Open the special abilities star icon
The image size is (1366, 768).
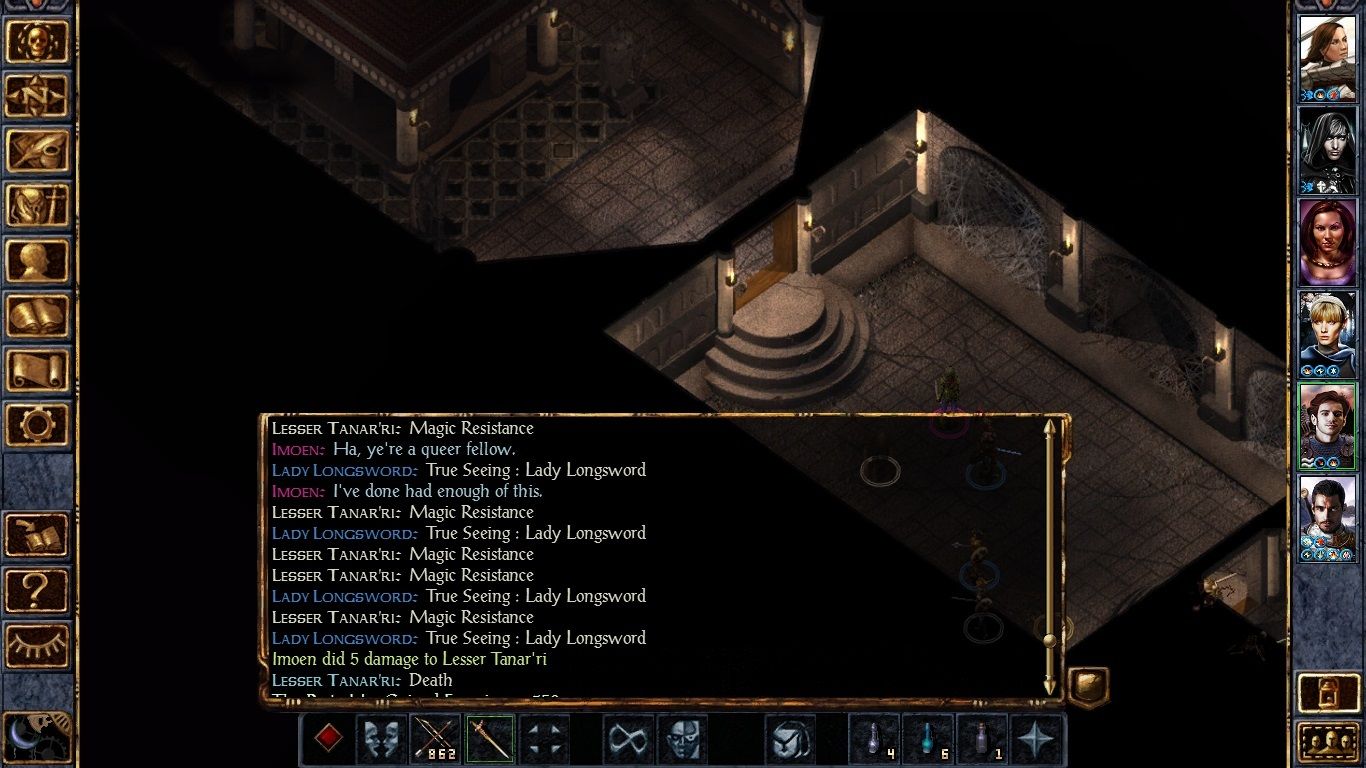tap(1036, 738)
